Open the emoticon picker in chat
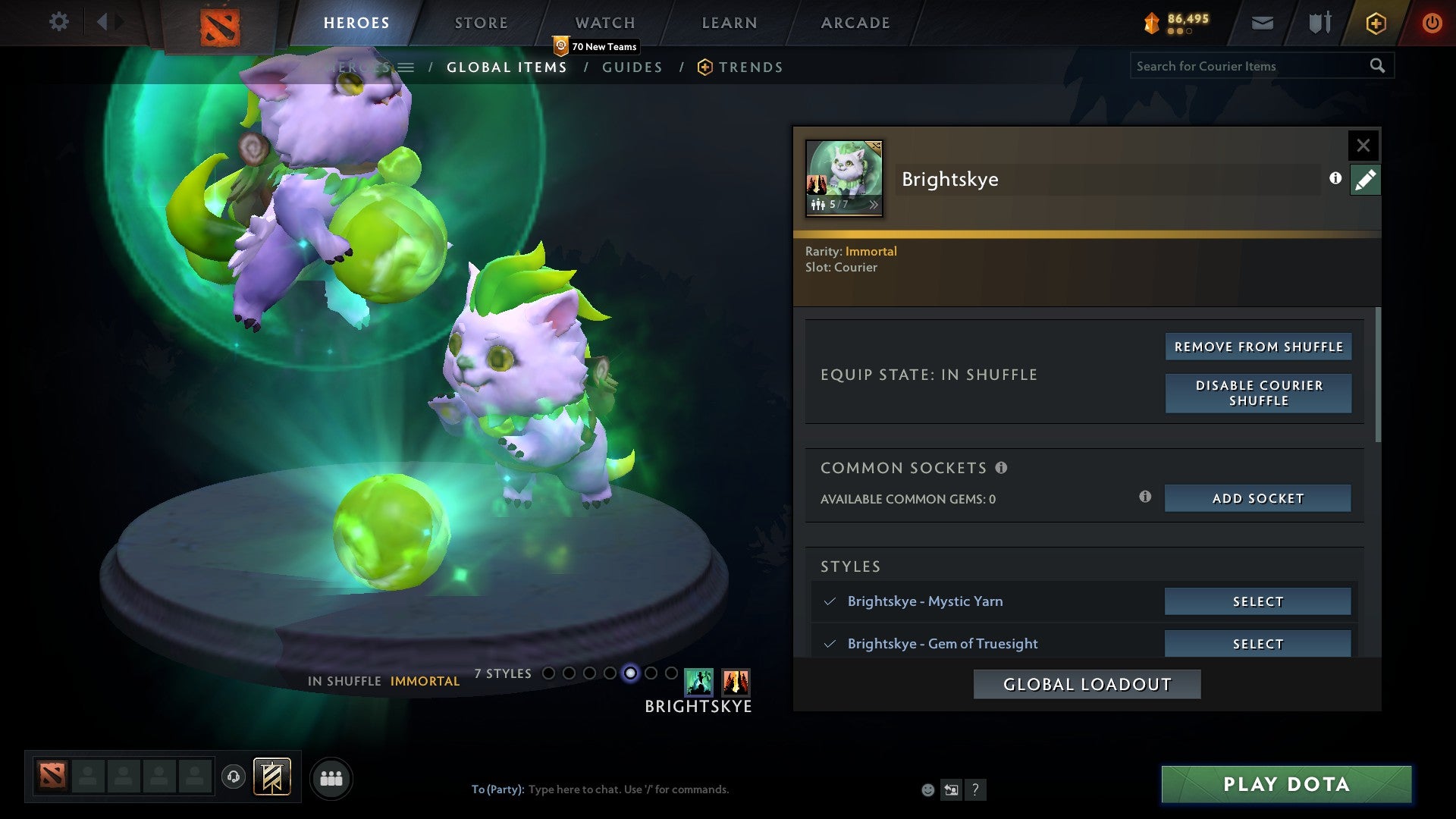This screenshot has height=819, width=1456. click(928, 789)
